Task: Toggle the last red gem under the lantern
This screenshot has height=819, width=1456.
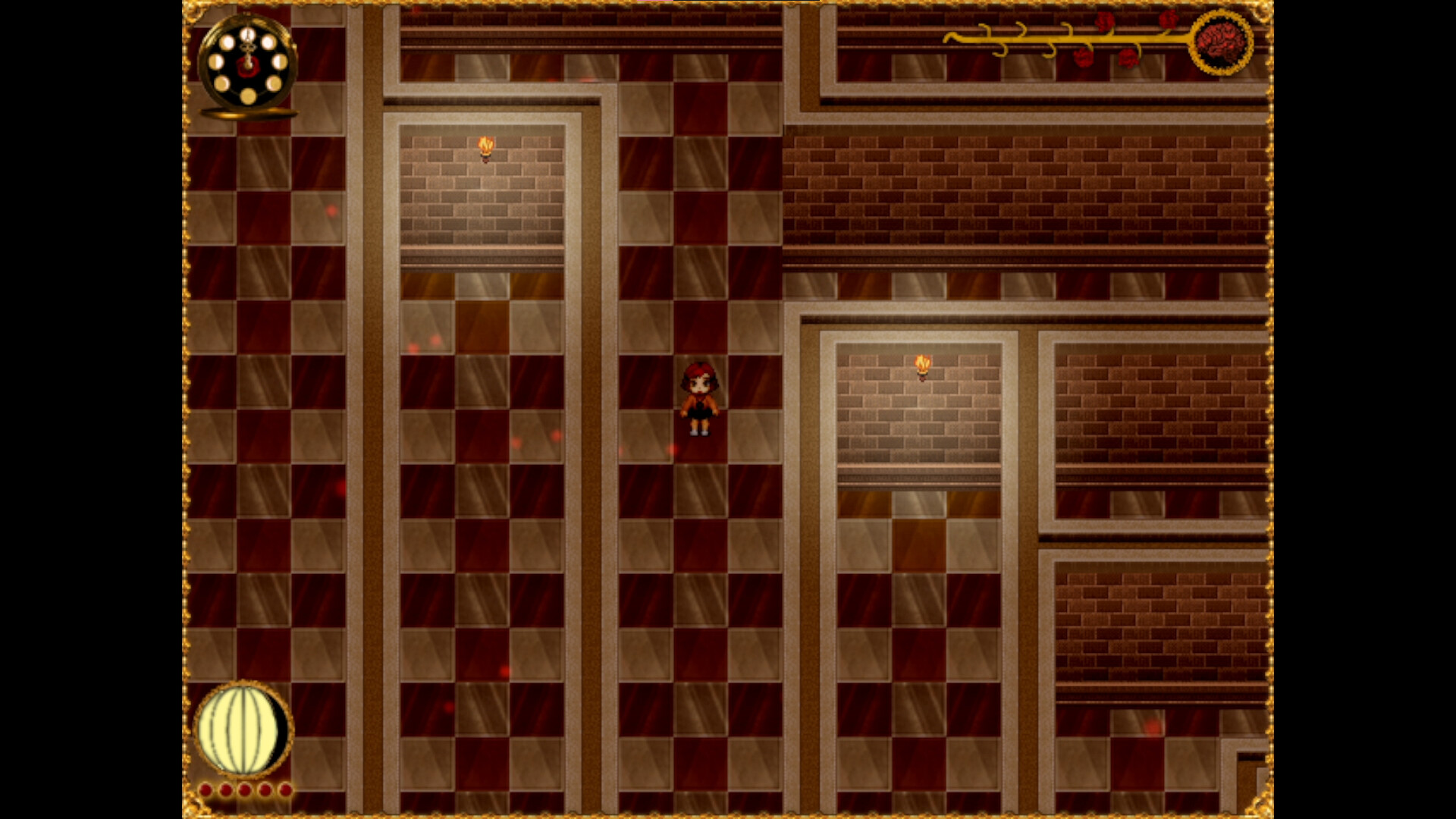Action: 285,789
